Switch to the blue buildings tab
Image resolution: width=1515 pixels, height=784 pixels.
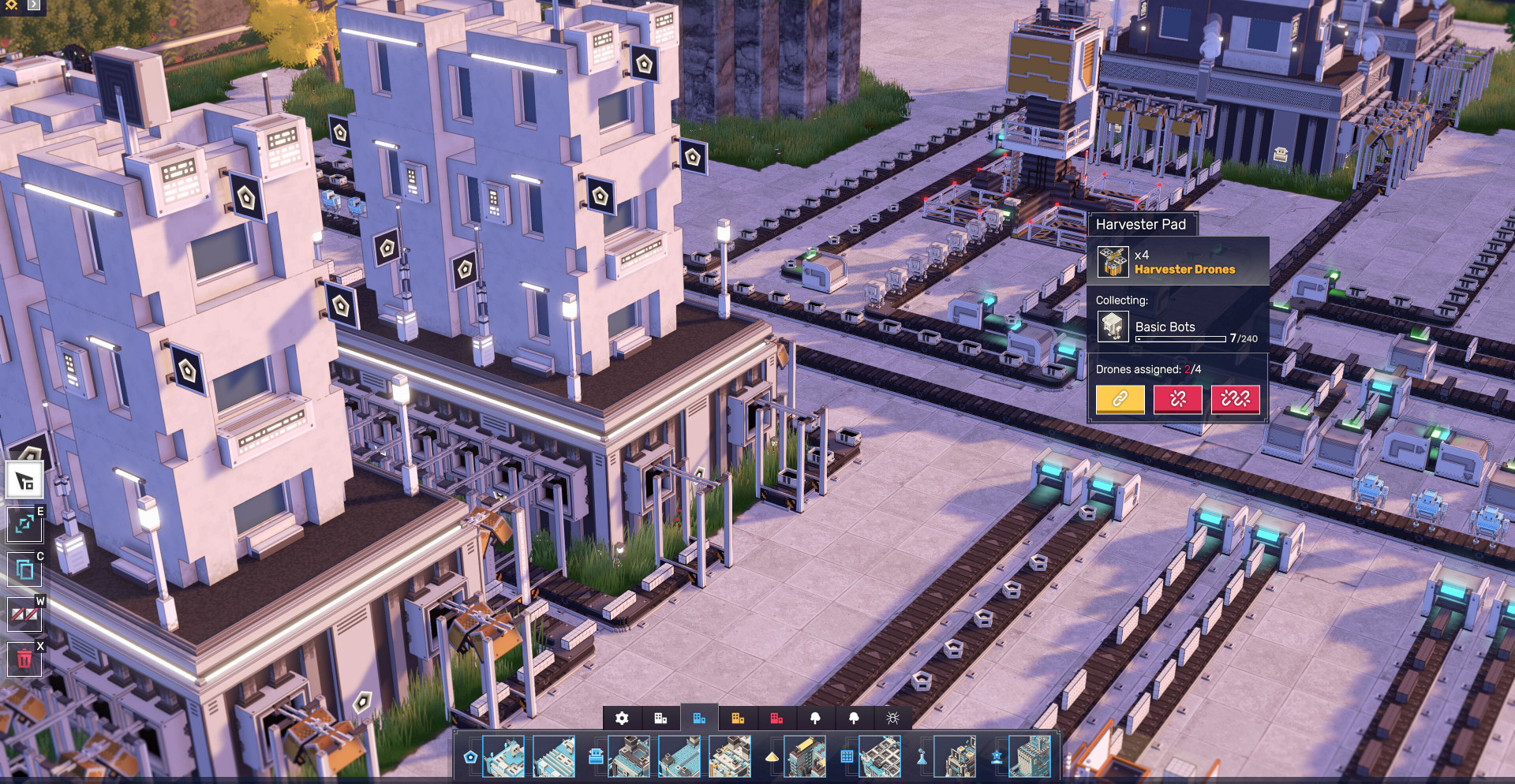[x=699, y=718]
